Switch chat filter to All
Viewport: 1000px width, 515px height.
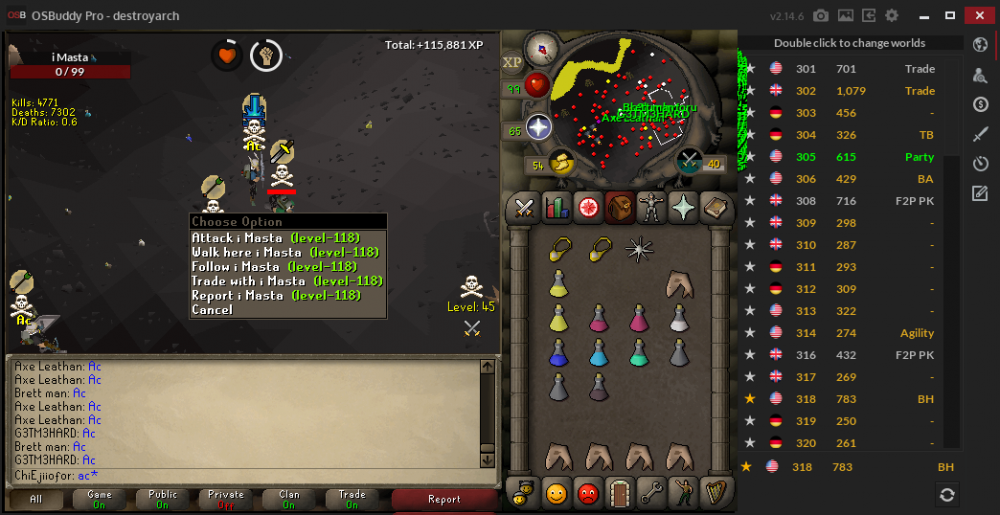(x=36, y=499)
